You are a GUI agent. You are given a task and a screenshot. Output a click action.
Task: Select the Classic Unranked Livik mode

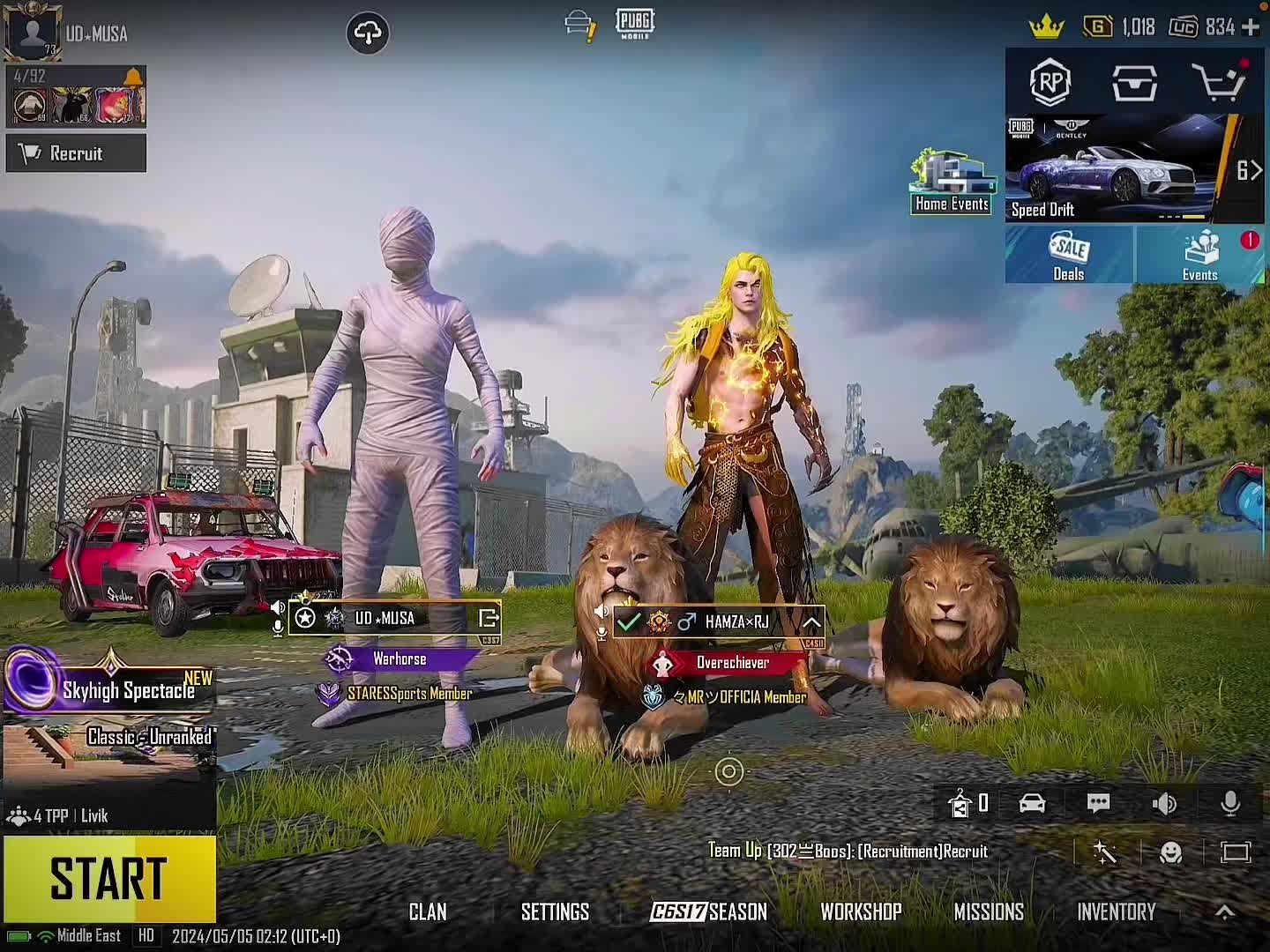tap(109, 758)
